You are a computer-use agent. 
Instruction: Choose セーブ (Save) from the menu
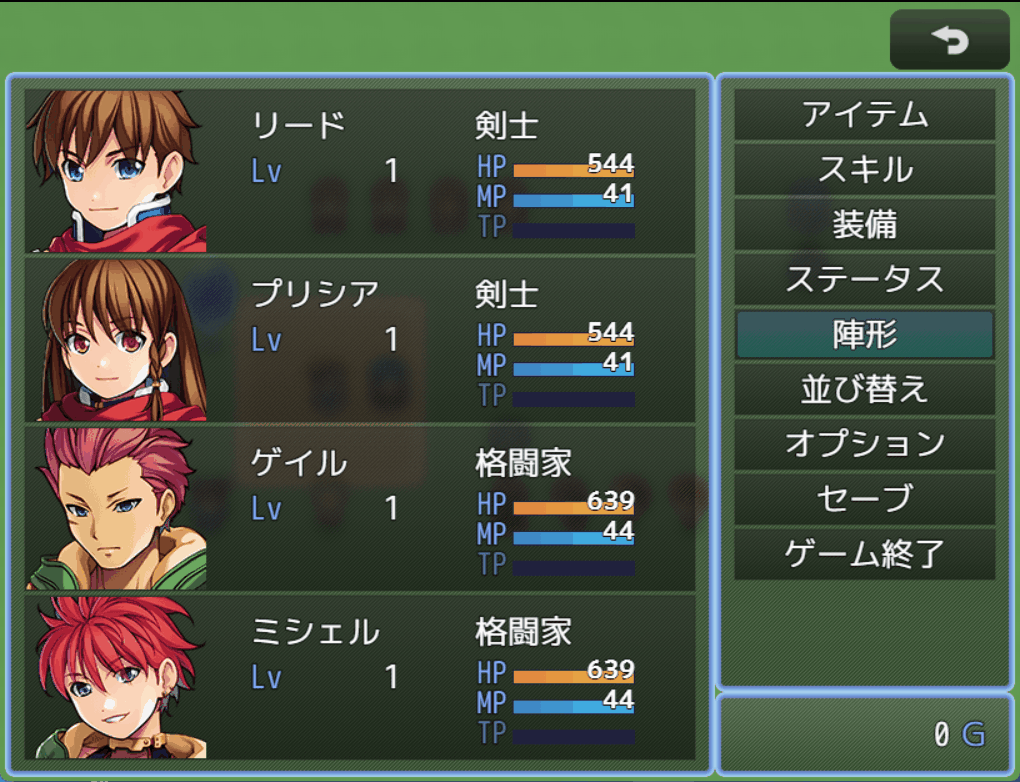[x=864, y=499]
